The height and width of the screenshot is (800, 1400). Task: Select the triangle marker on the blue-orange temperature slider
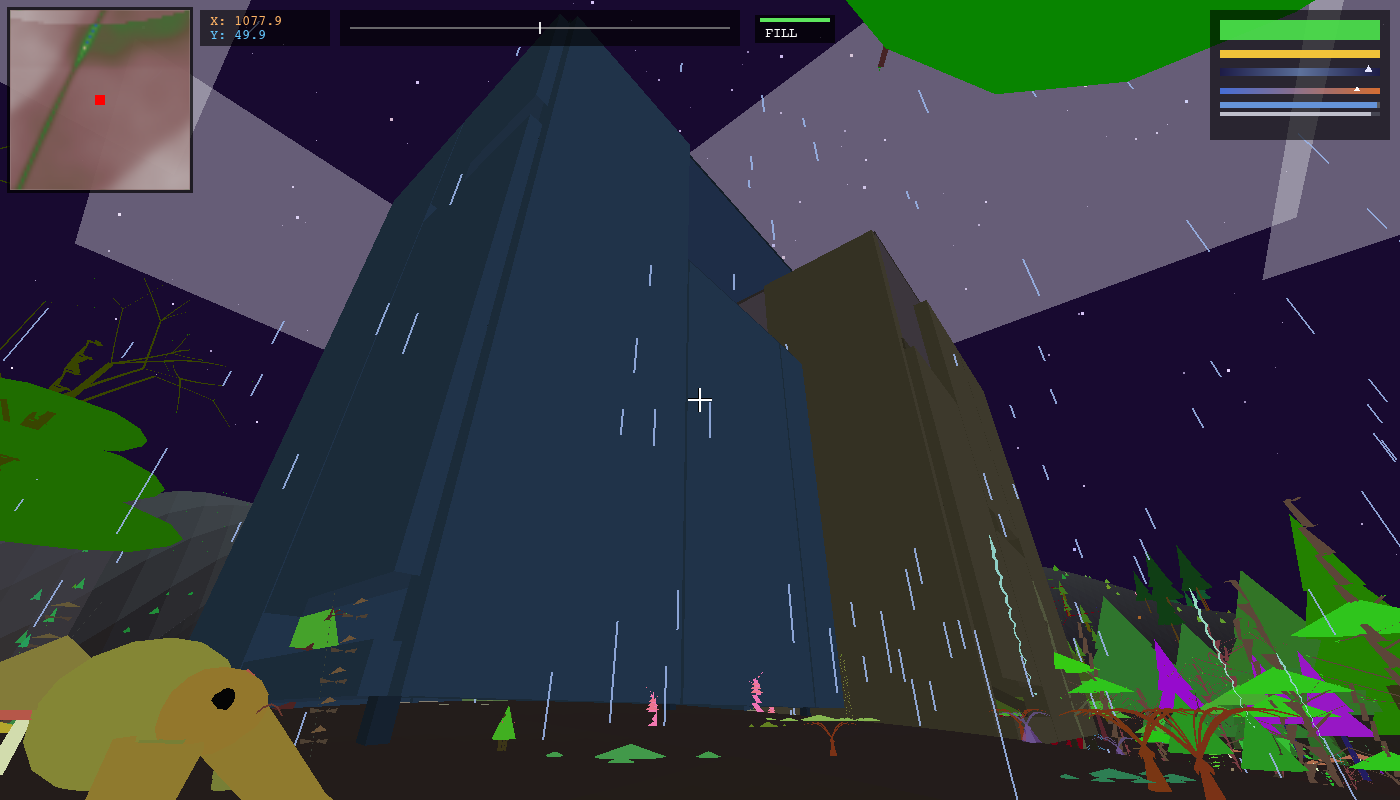click(1357, 89)
